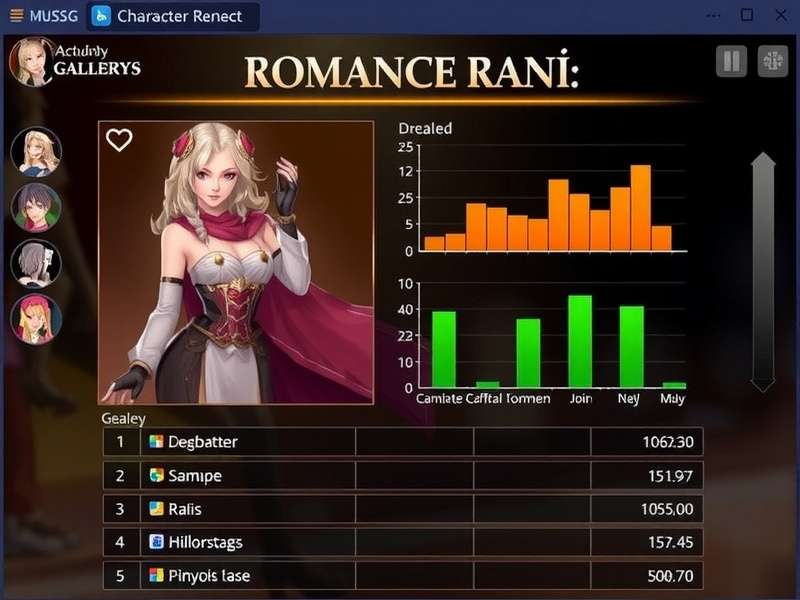
Task: Open the MUSSG hamburger menu
Action: point(15,16)
